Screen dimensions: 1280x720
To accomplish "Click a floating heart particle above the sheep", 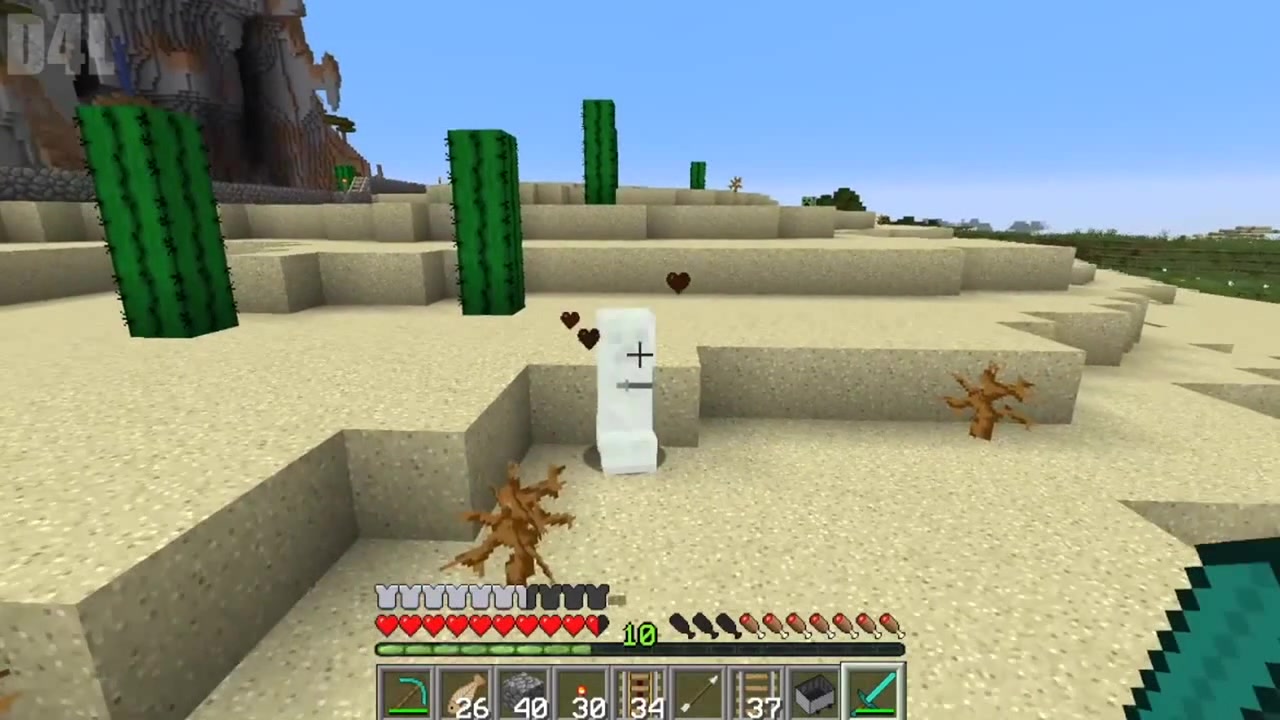I will (x=678, y=283).
